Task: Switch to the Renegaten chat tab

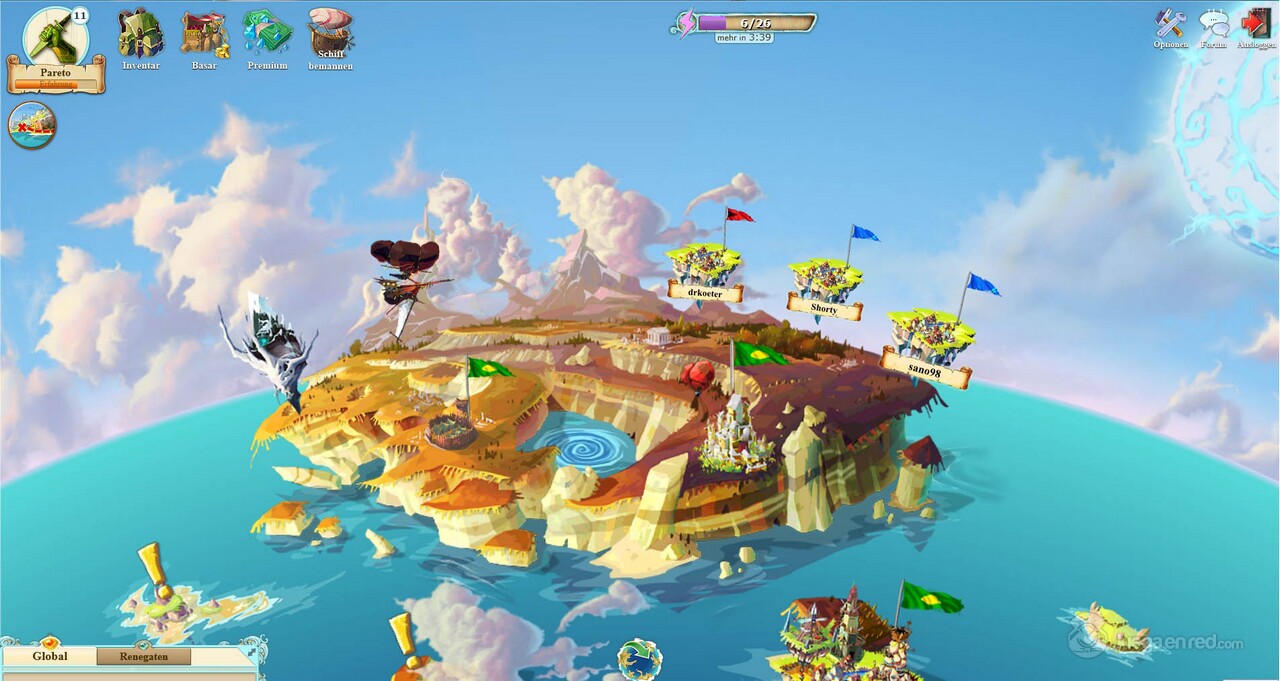Action: point(145,657)
